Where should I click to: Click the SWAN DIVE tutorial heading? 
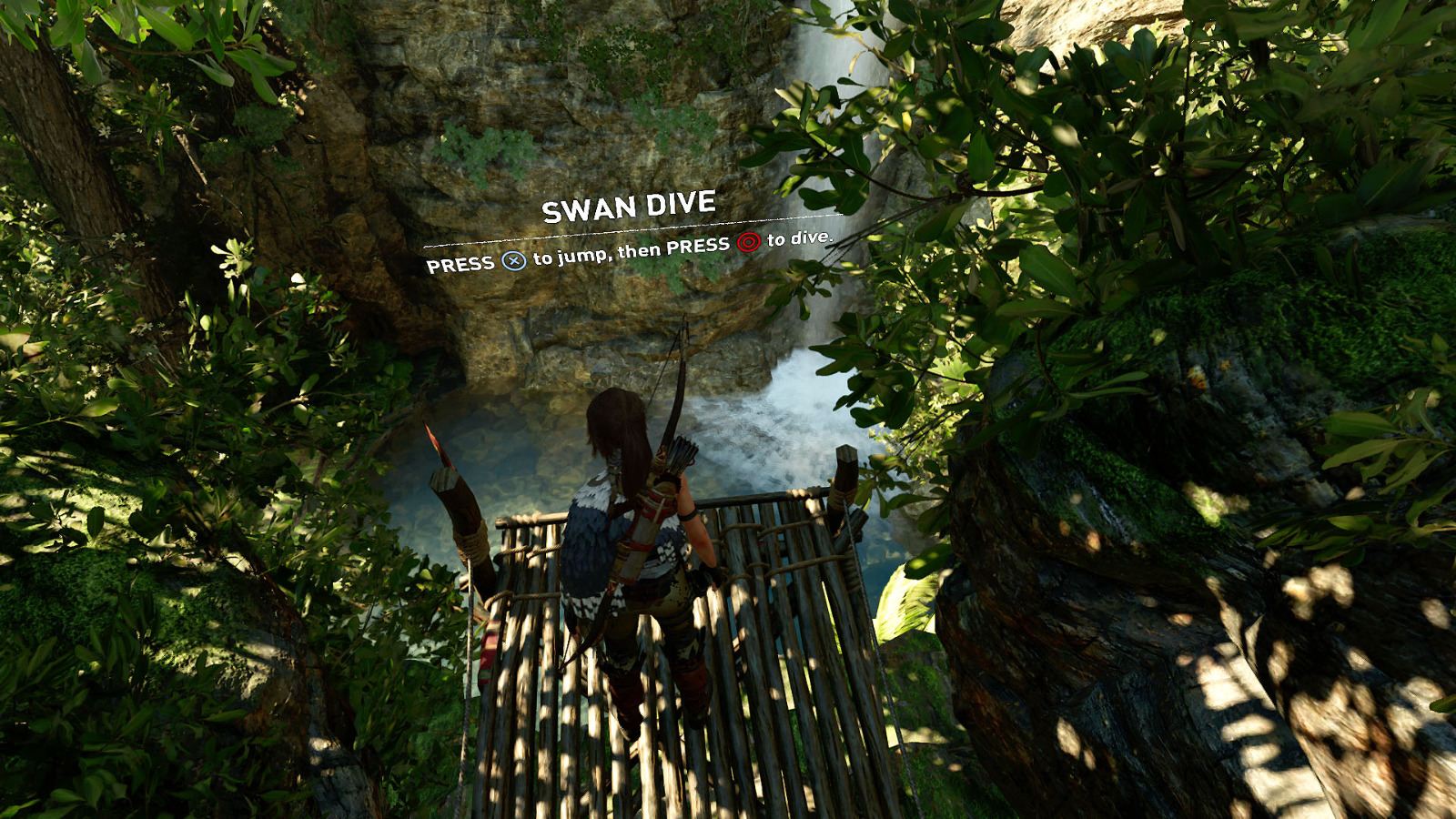630,207
